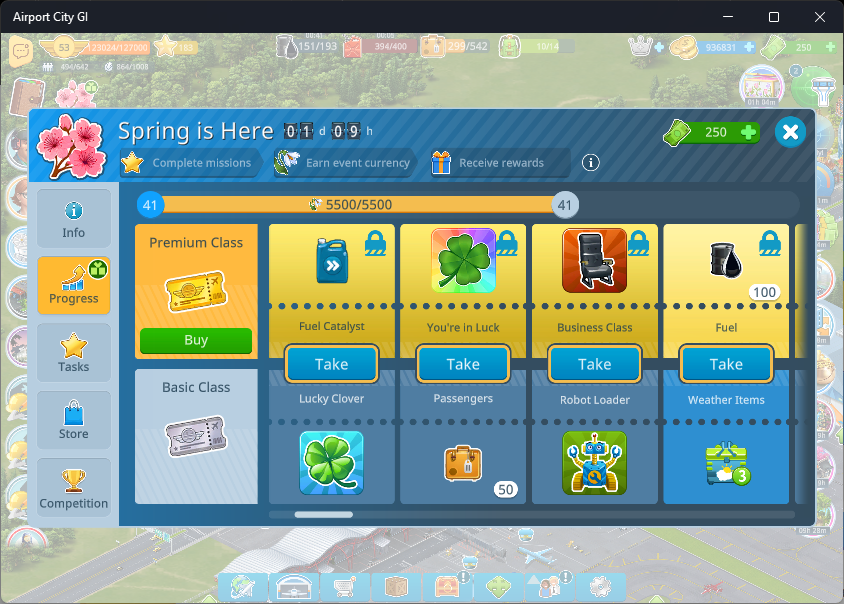The height and width of the screenshot is (604, 844).
Task: Add more event cash with plus button
Action: 747,133
